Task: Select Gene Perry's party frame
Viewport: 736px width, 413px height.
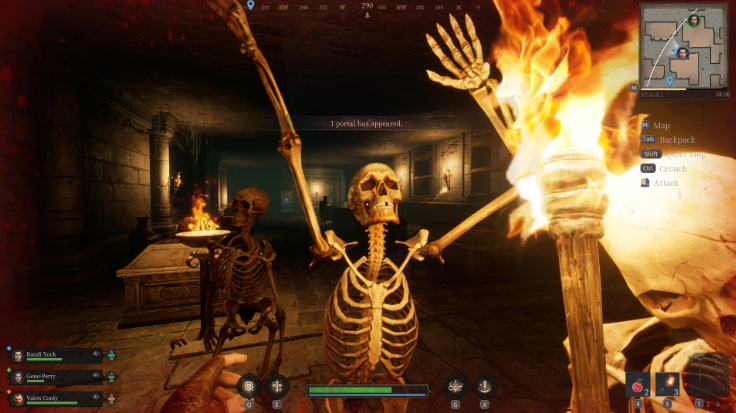Action: pyautogui.click(x=56, y=377)
